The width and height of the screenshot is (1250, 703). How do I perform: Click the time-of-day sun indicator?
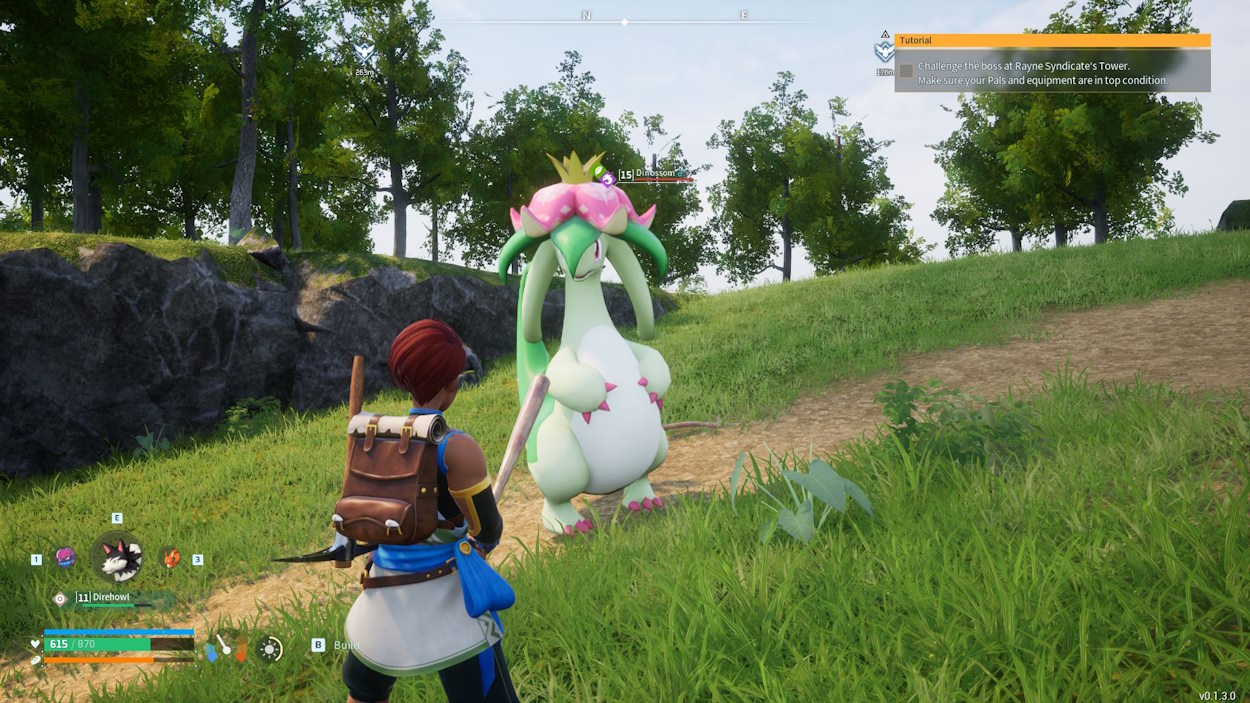point(269,648)
